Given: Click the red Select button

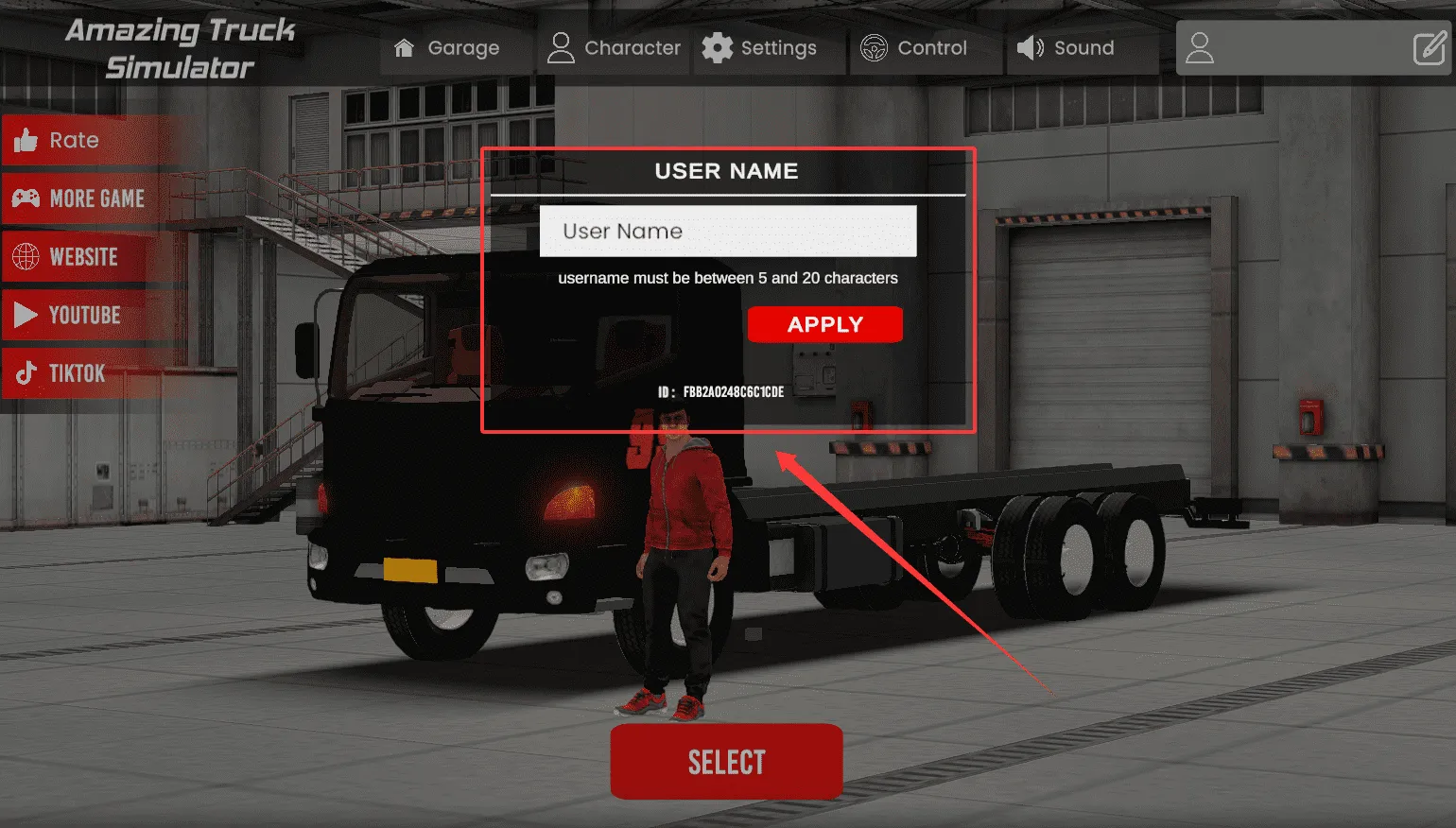Looking at the screenshot, I should [x=726, y=762].
